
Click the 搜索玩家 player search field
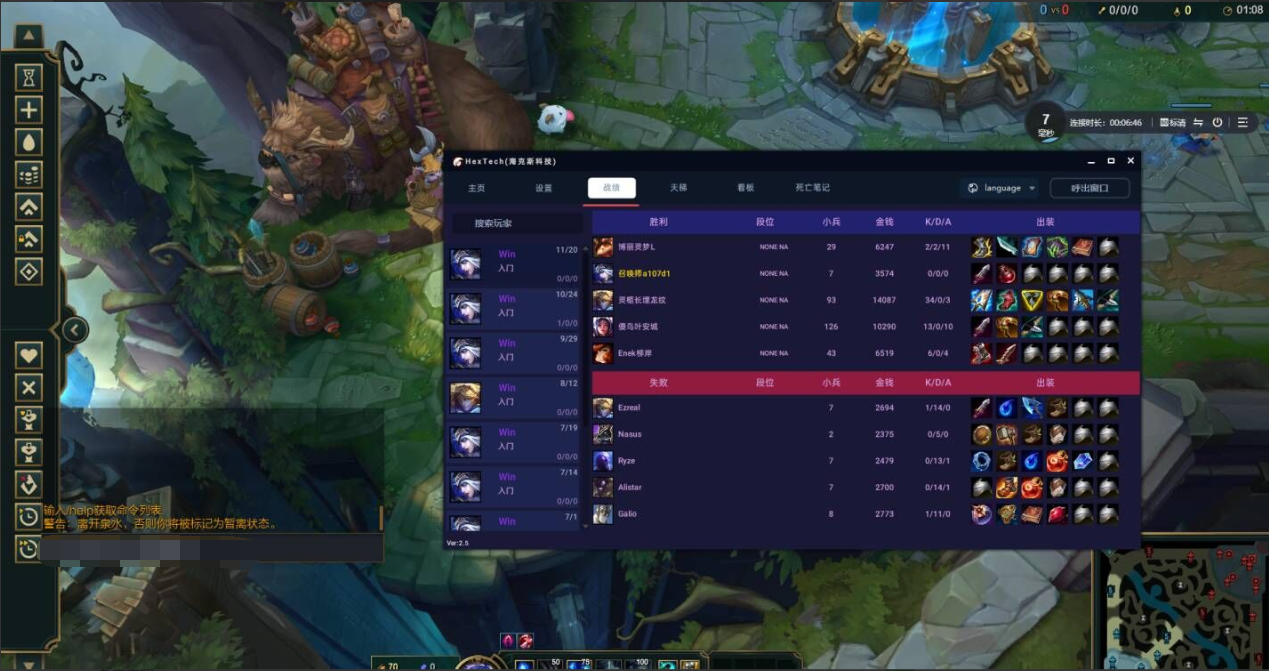pos(516,223)
